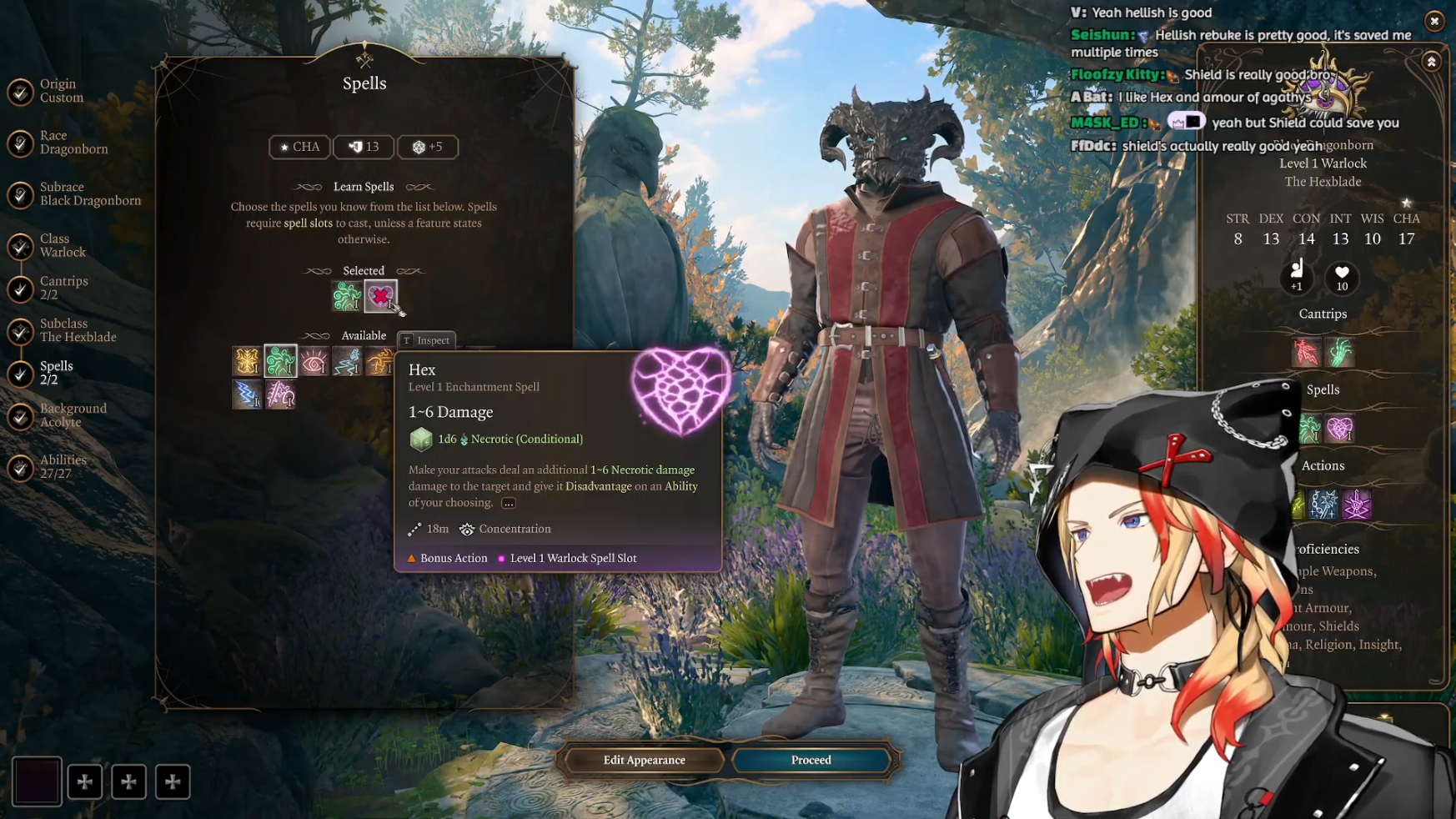
Task: Open the Race Dragonborn step
Action: point(72,143)
